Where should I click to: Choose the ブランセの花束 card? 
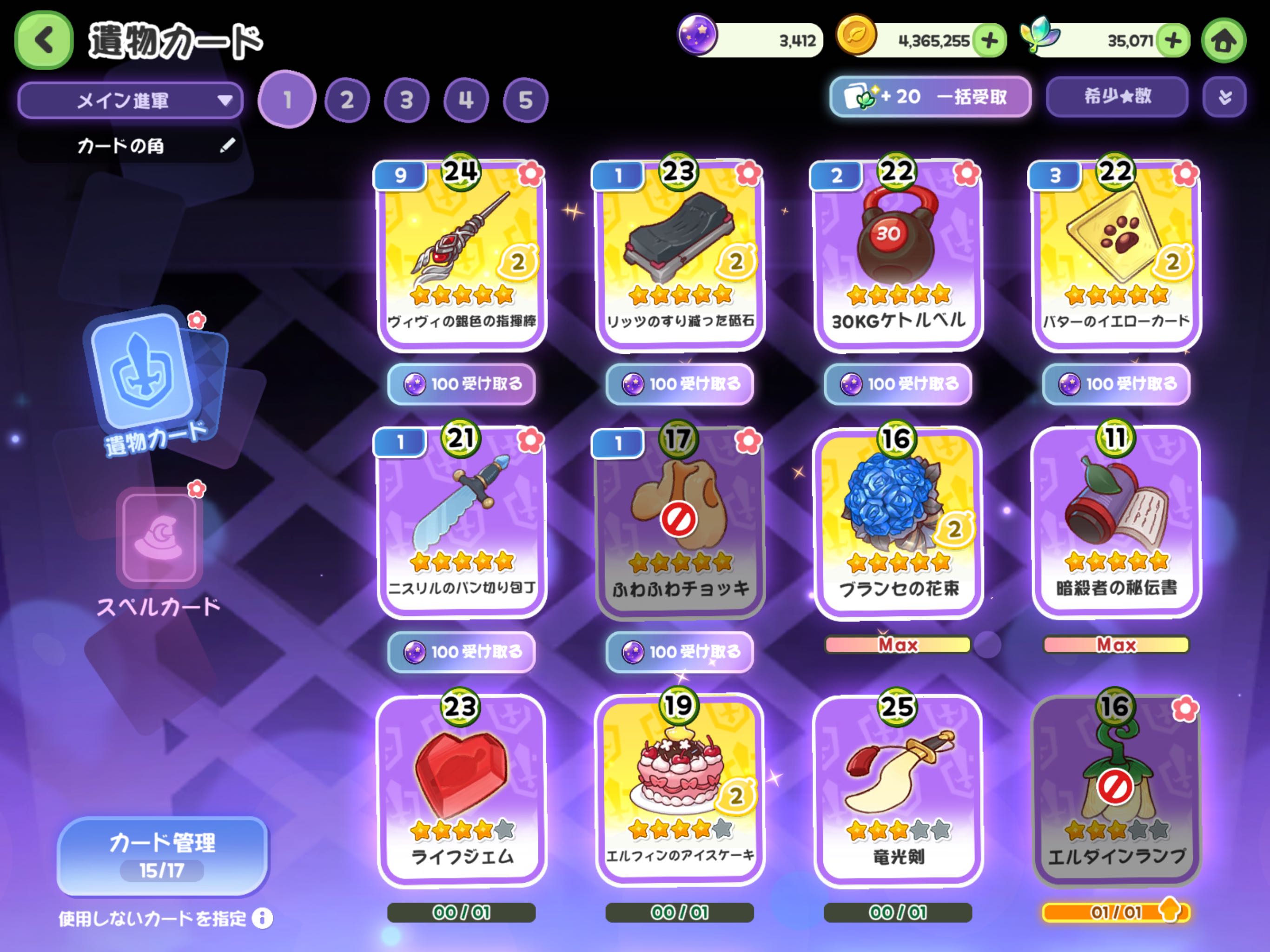point(899,522)
